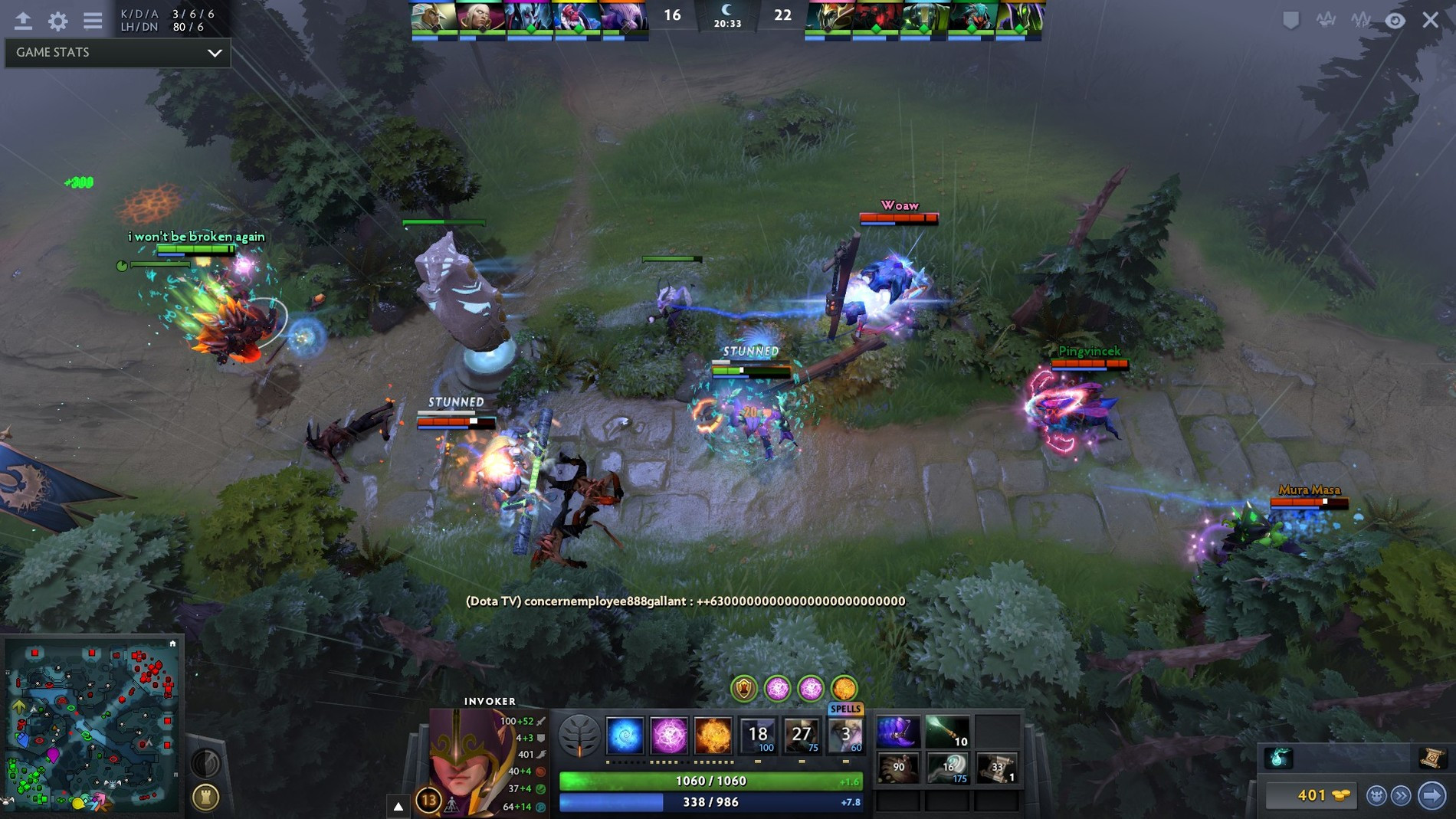Select Invoker's Wex ability orb
Viewport: 1456px width, 819px height.
click(x=669, y=735)
